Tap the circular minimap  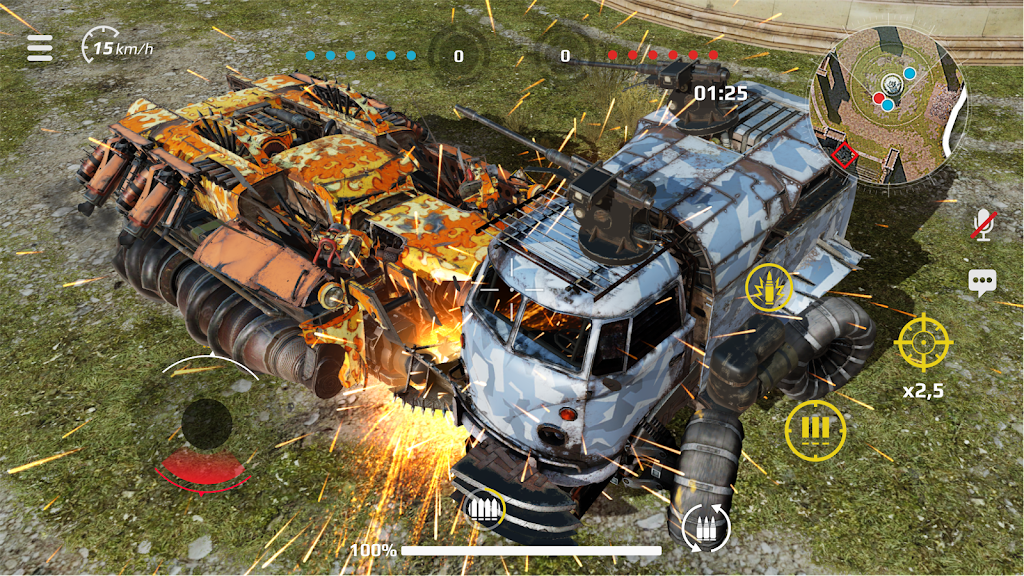tap(889, 105)
